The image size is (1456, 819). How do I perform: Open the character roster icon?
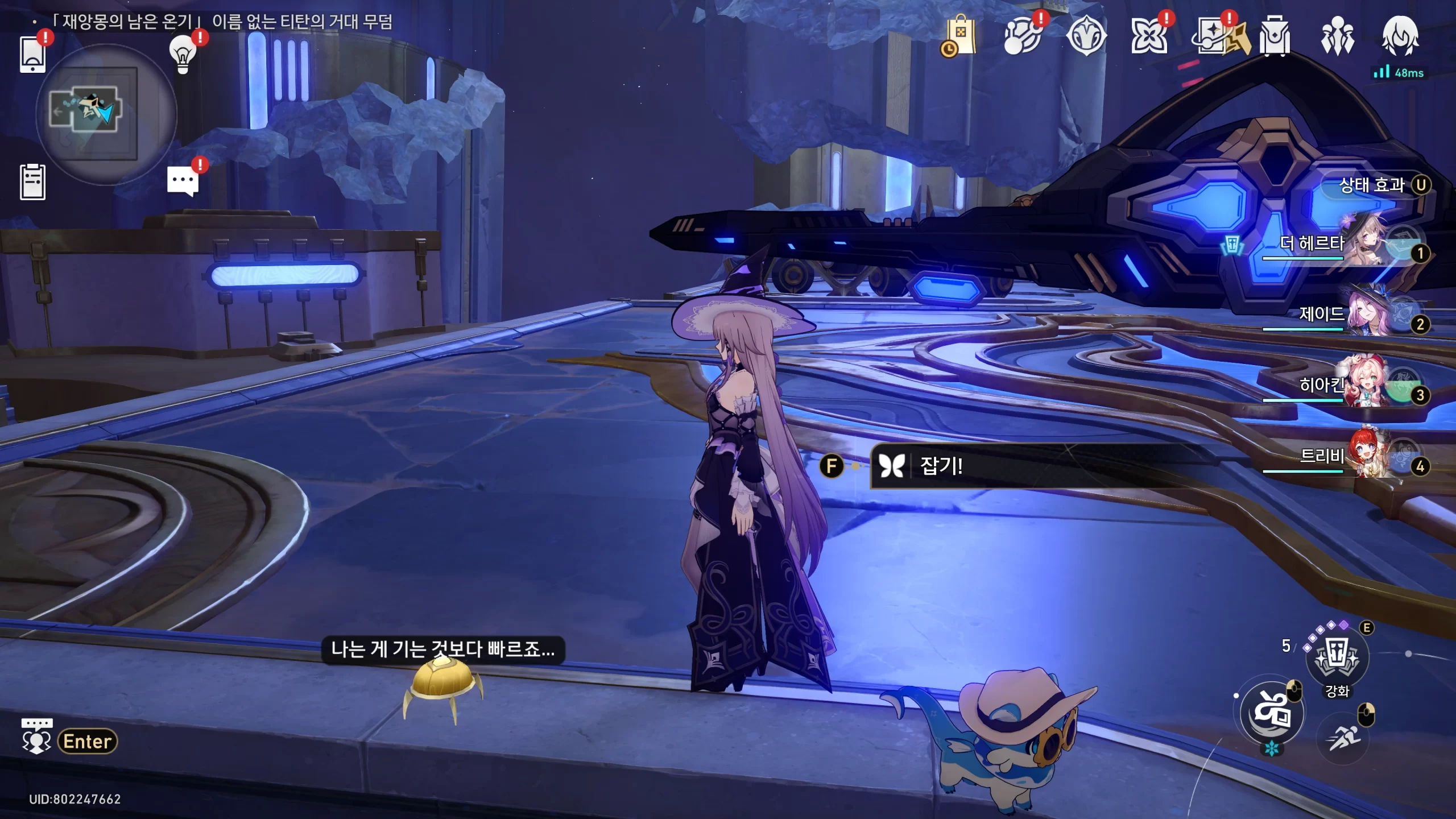(x=1337, y=36)
